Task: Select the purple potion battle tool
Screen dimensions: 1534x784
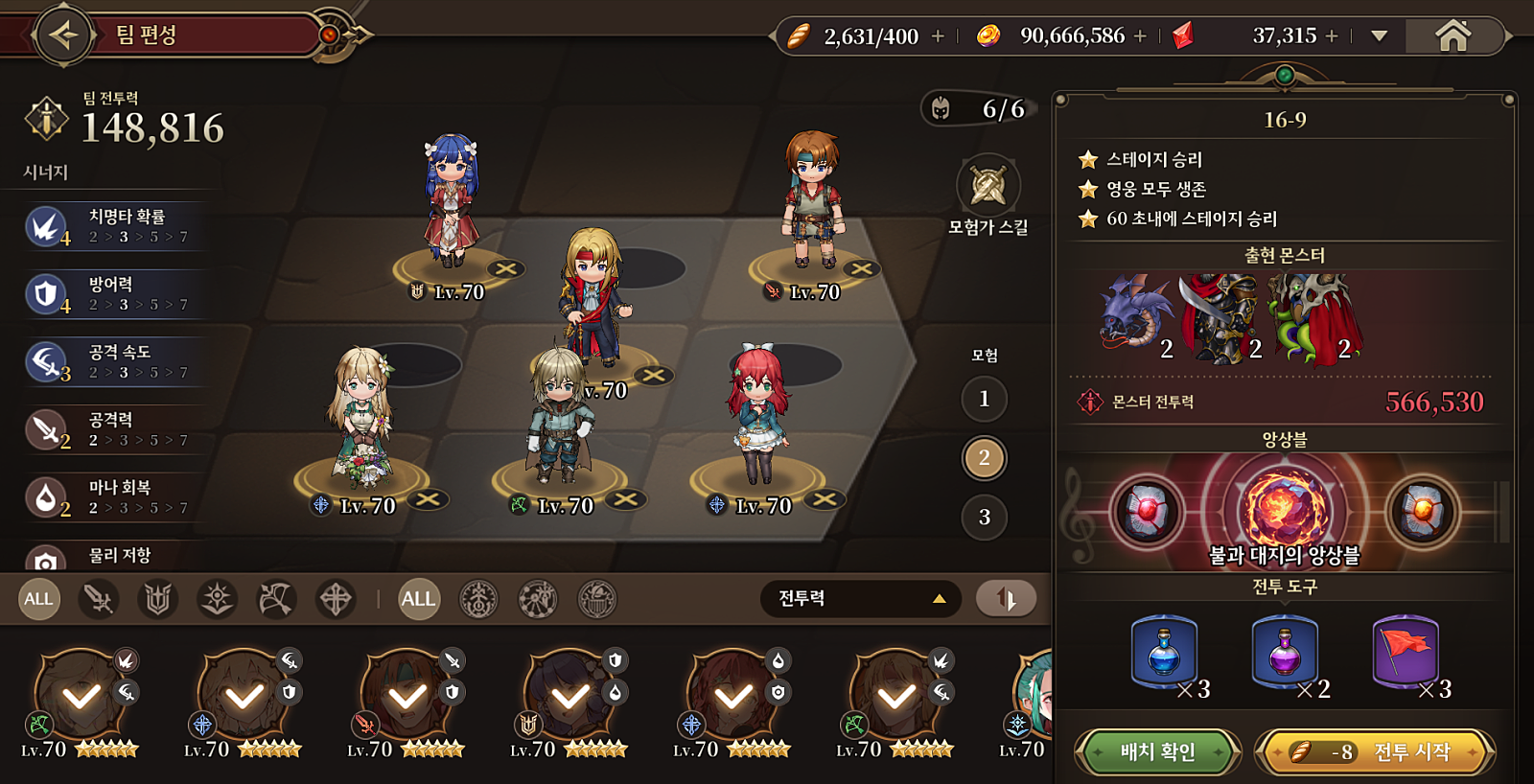Action: tap(1285, 653)
